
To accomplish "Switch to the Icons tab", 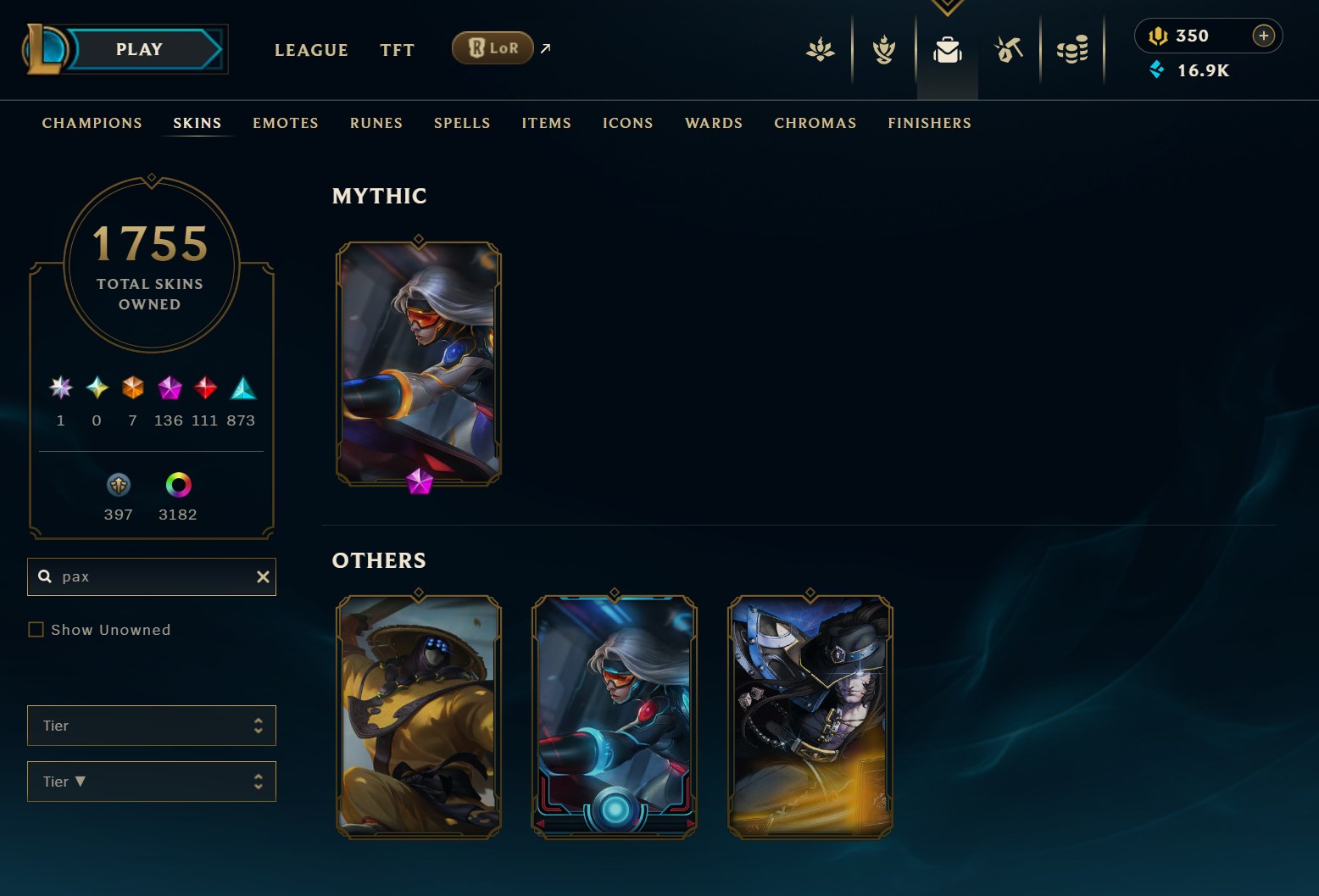I will 628,123.
